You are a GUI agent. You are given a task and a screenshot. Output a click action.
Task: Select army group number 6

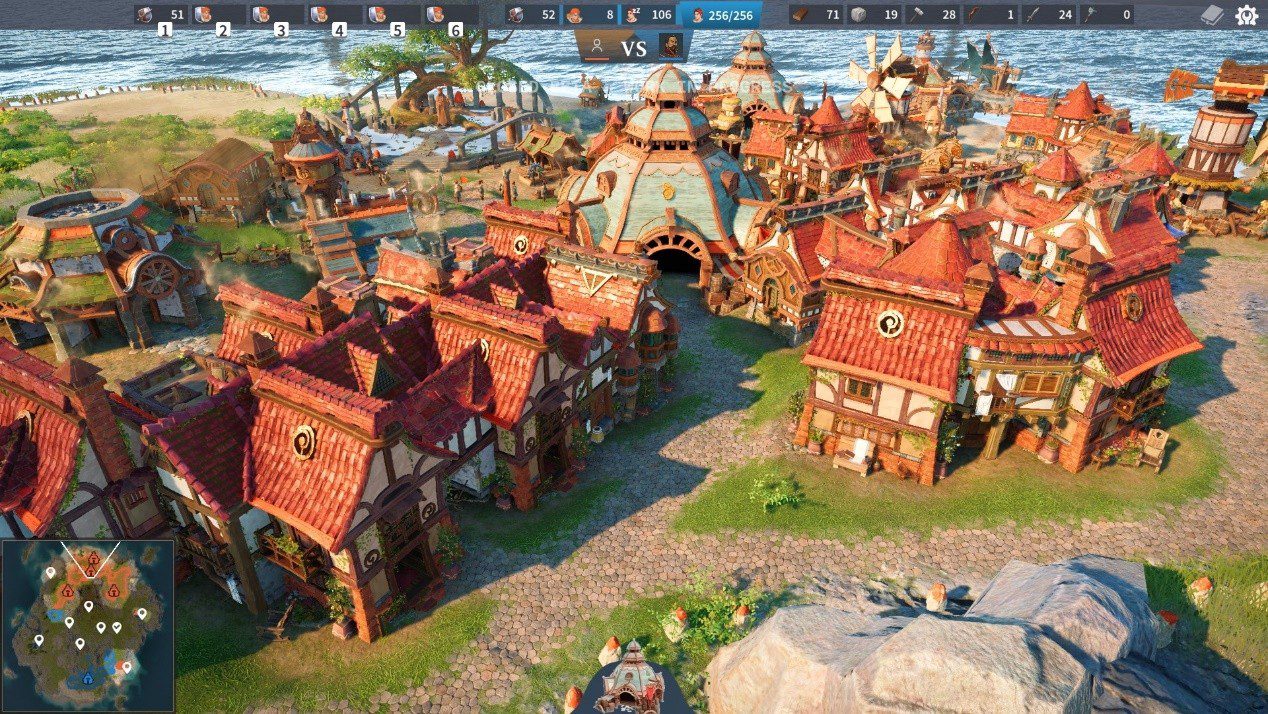pos(451,15)
